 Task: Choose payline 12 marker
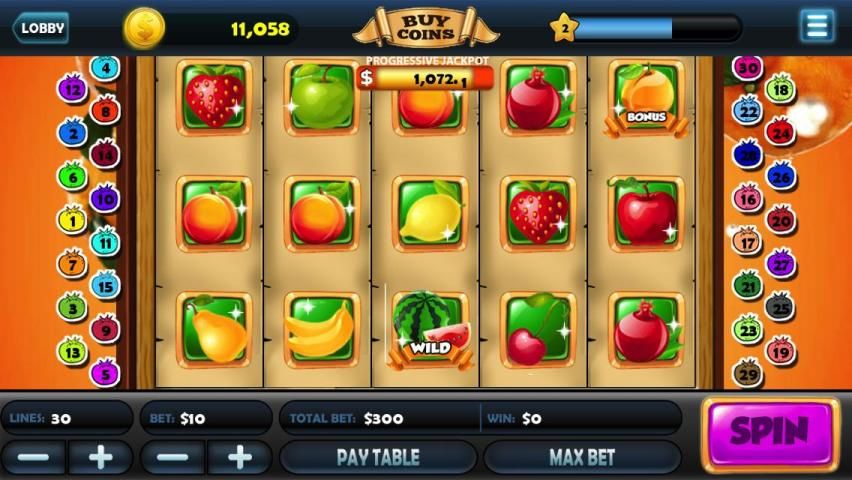pyautogui.click(x=71, y=88)
